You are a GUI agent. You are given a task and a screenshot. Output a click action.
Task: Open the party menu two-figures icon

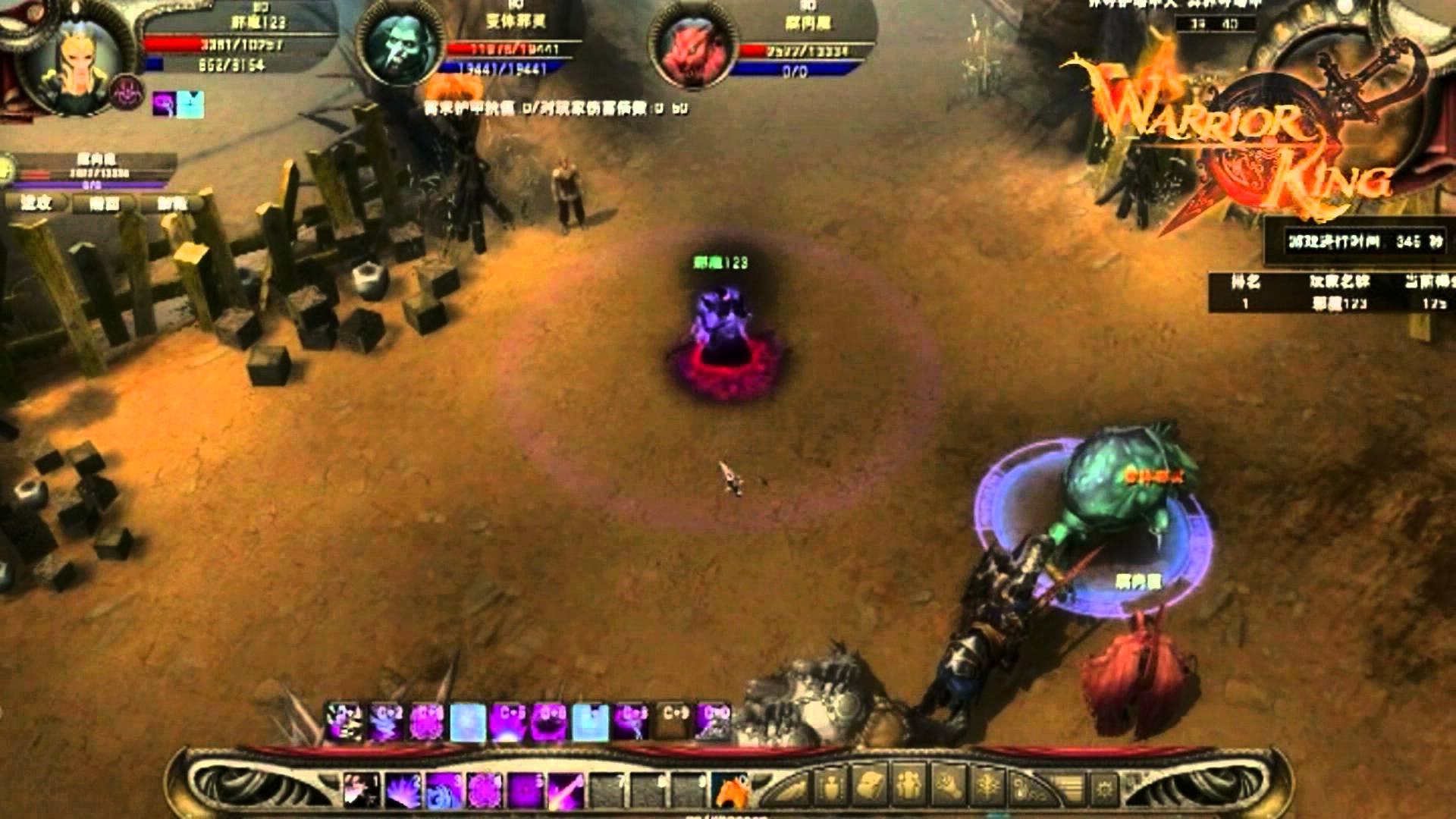click(907, 785)
